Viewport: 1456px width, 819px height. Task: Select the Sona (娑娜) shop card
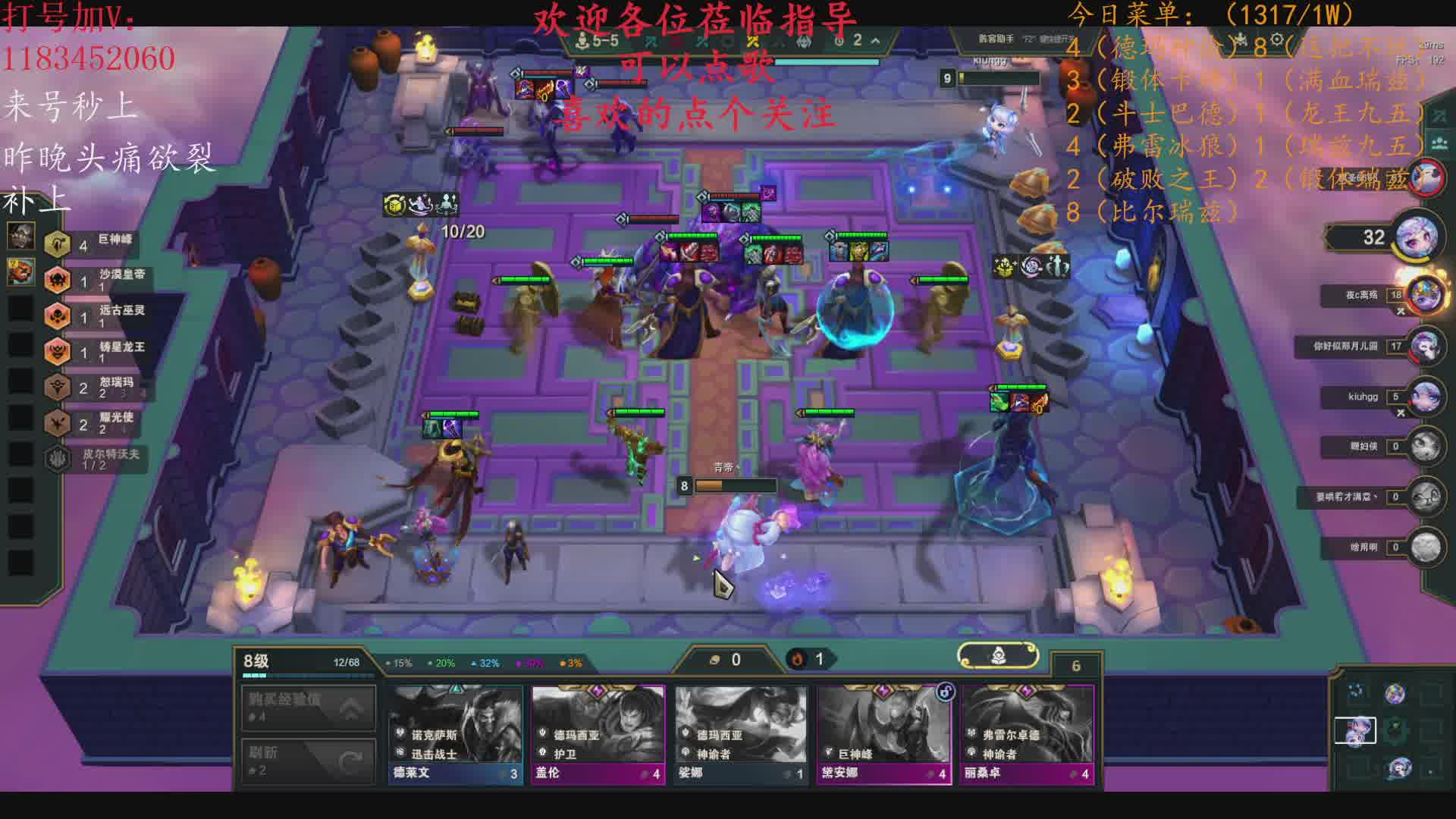click(741, 733)
